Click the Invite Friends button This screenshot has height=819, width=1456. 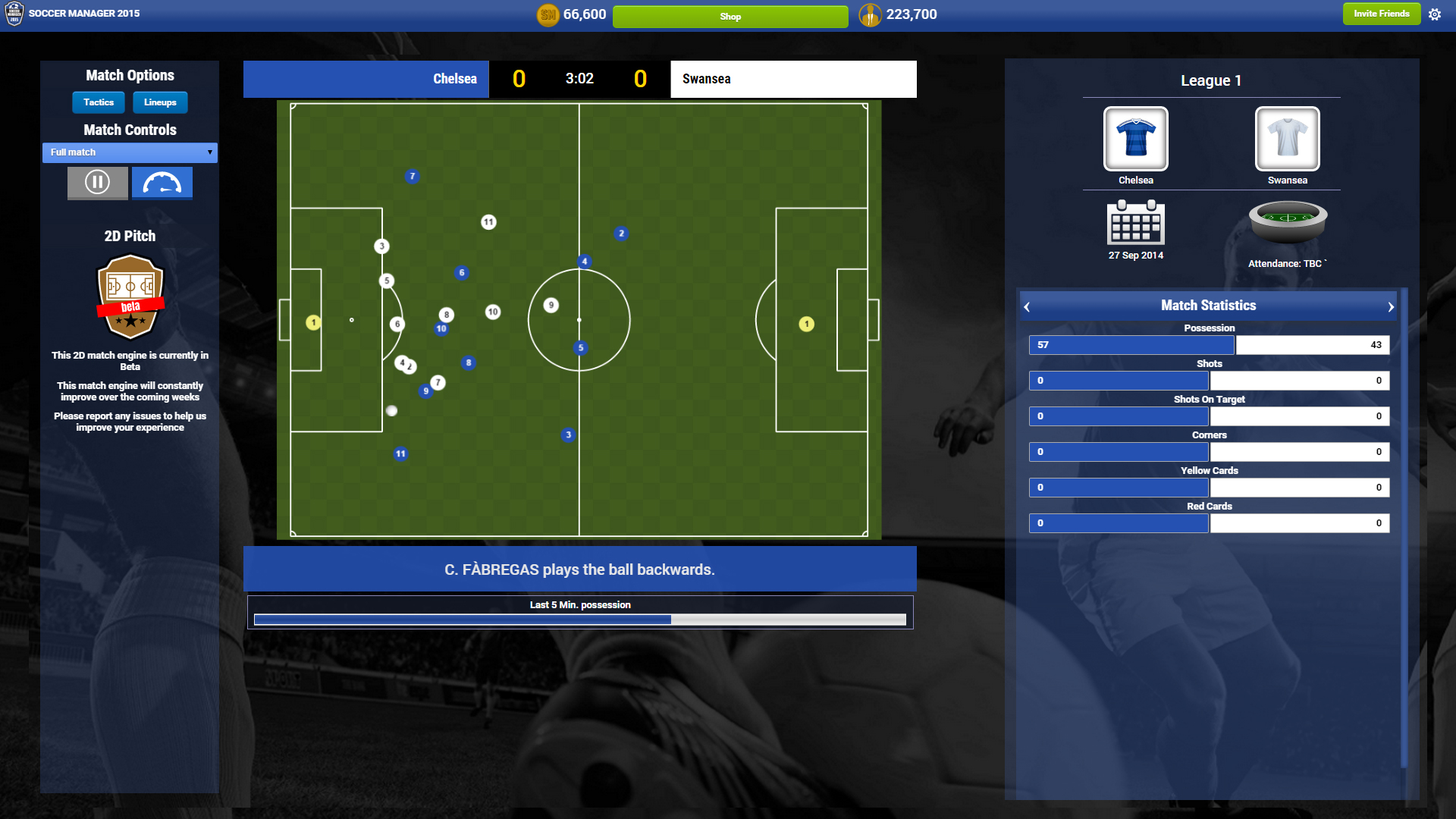pyautogui.click(x=1381, y=14)
